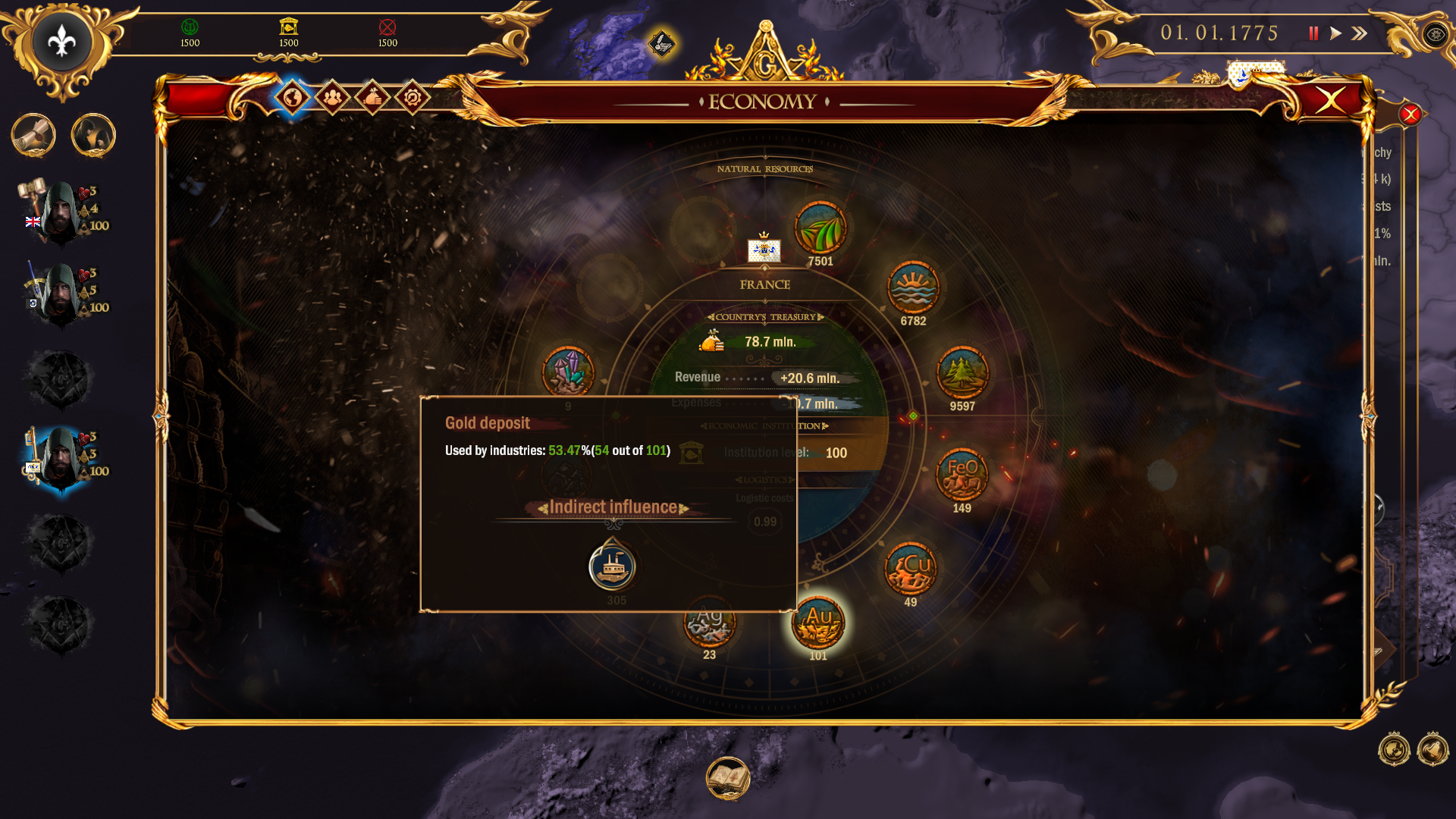Switch to the population diamond tab
1456x819 pixels.
[x=331, y=97]
